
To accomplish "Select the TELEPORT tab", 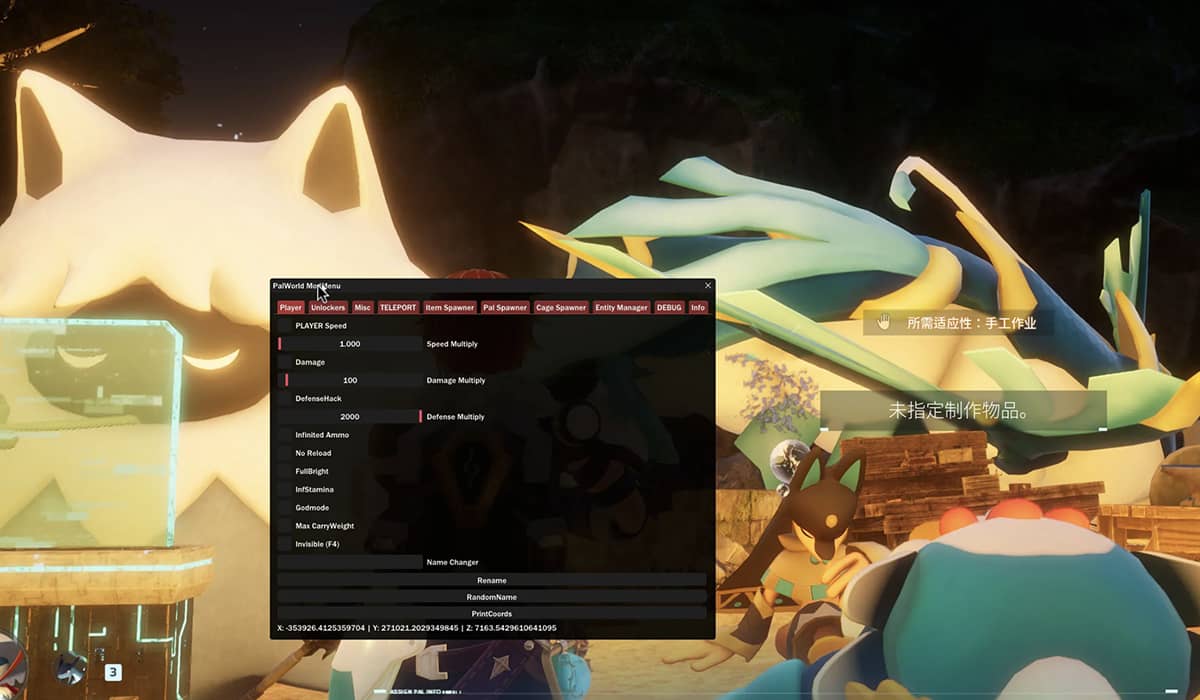I will [x=398, y=308].
